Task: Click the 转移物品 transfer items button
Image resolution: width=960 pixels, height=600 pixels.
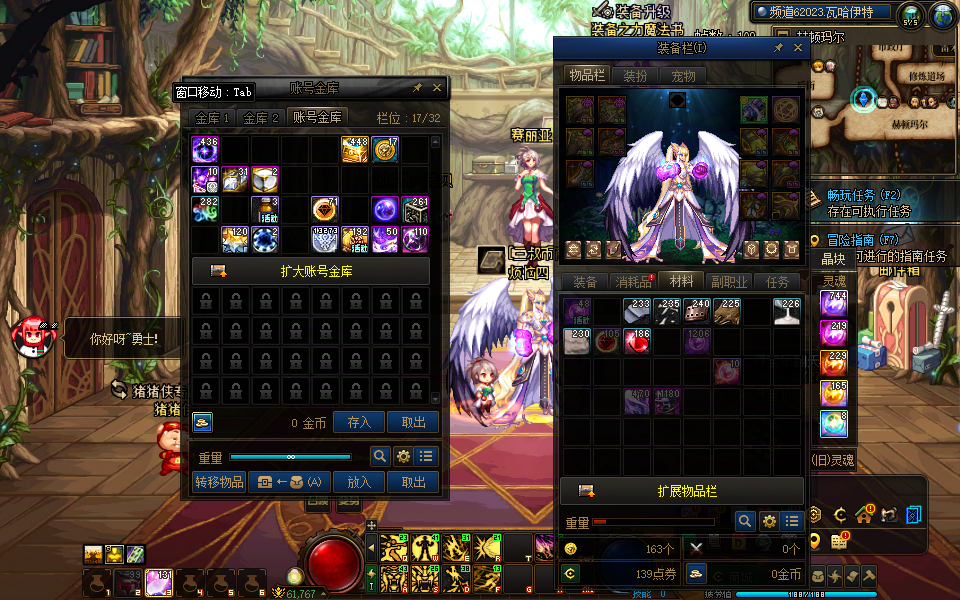Action: (219, 482)
